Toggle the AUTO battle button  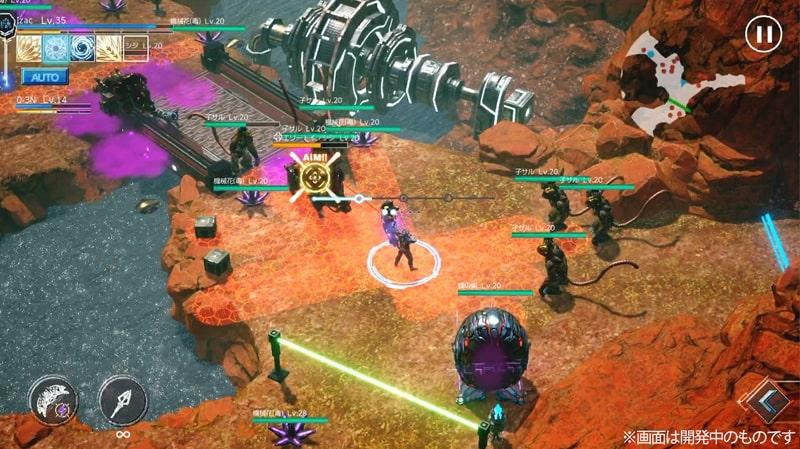coord(43,76)
